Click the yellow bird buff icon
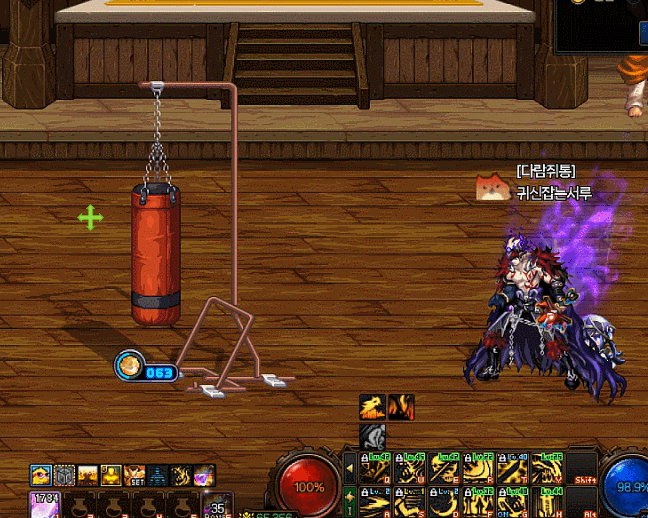 40,475
